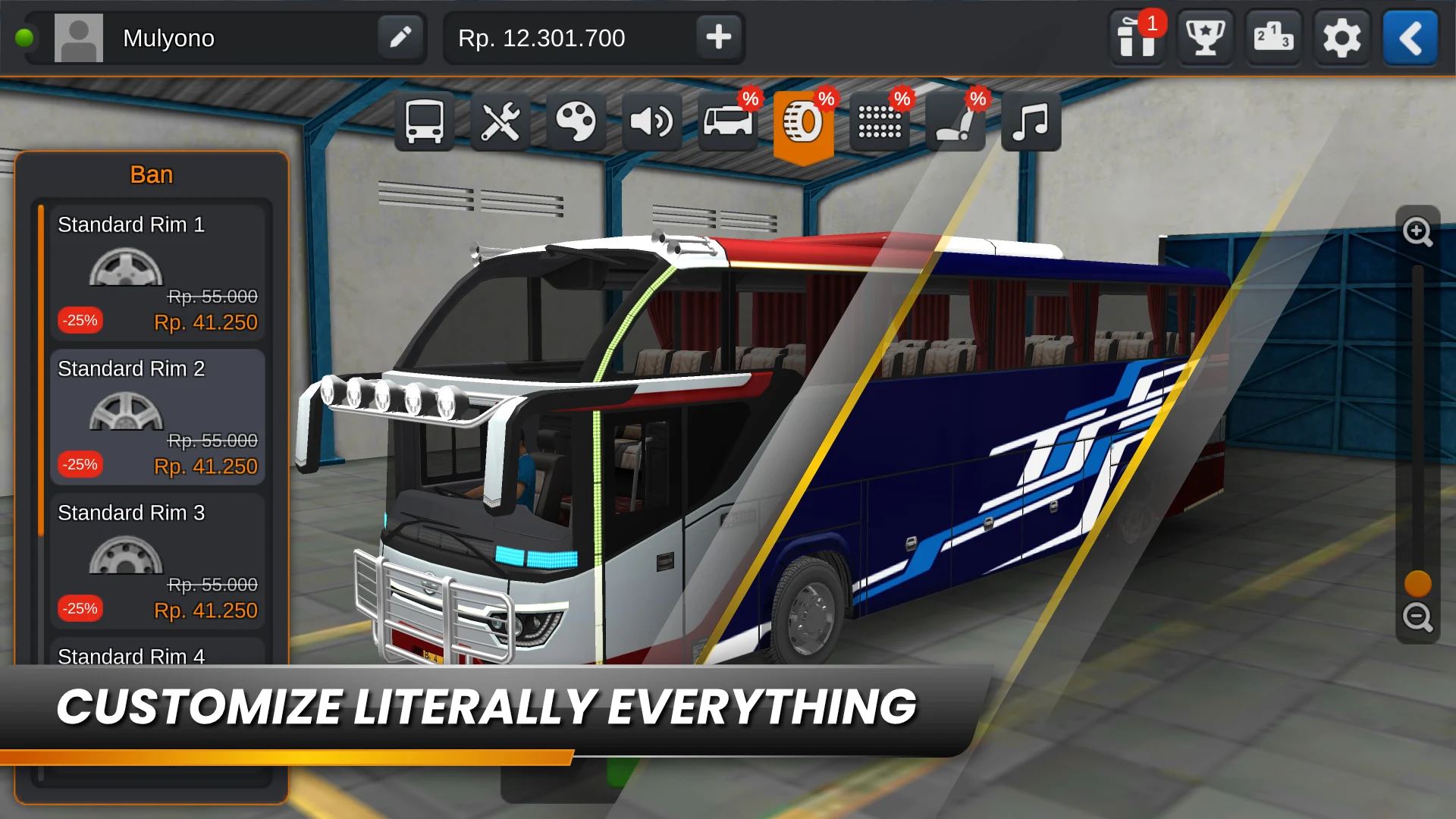1456x819 pixels.
Task: Open the settings gear
Action: [x=1341, y=38]
